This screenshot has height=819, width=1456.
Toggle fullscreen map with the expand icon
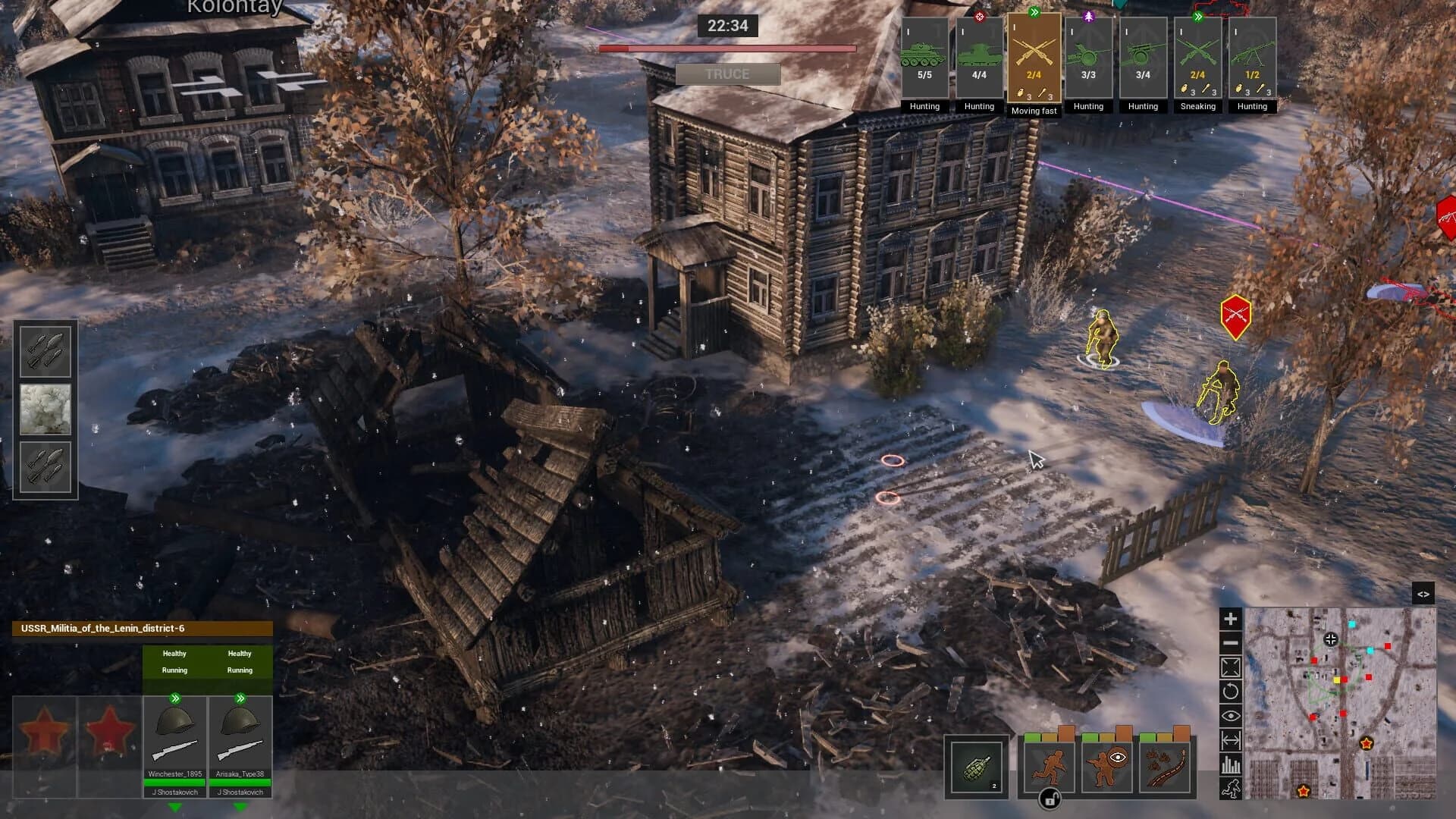point(1230,667)
